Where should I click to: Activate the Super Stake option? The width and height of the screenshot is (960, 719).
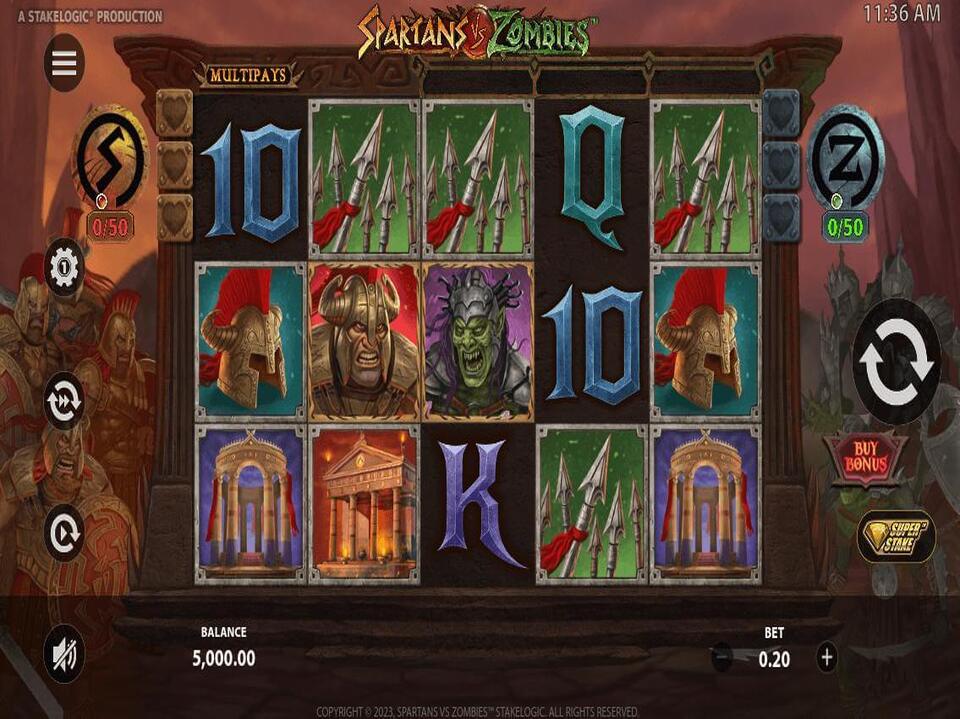(x=896, y=537)
